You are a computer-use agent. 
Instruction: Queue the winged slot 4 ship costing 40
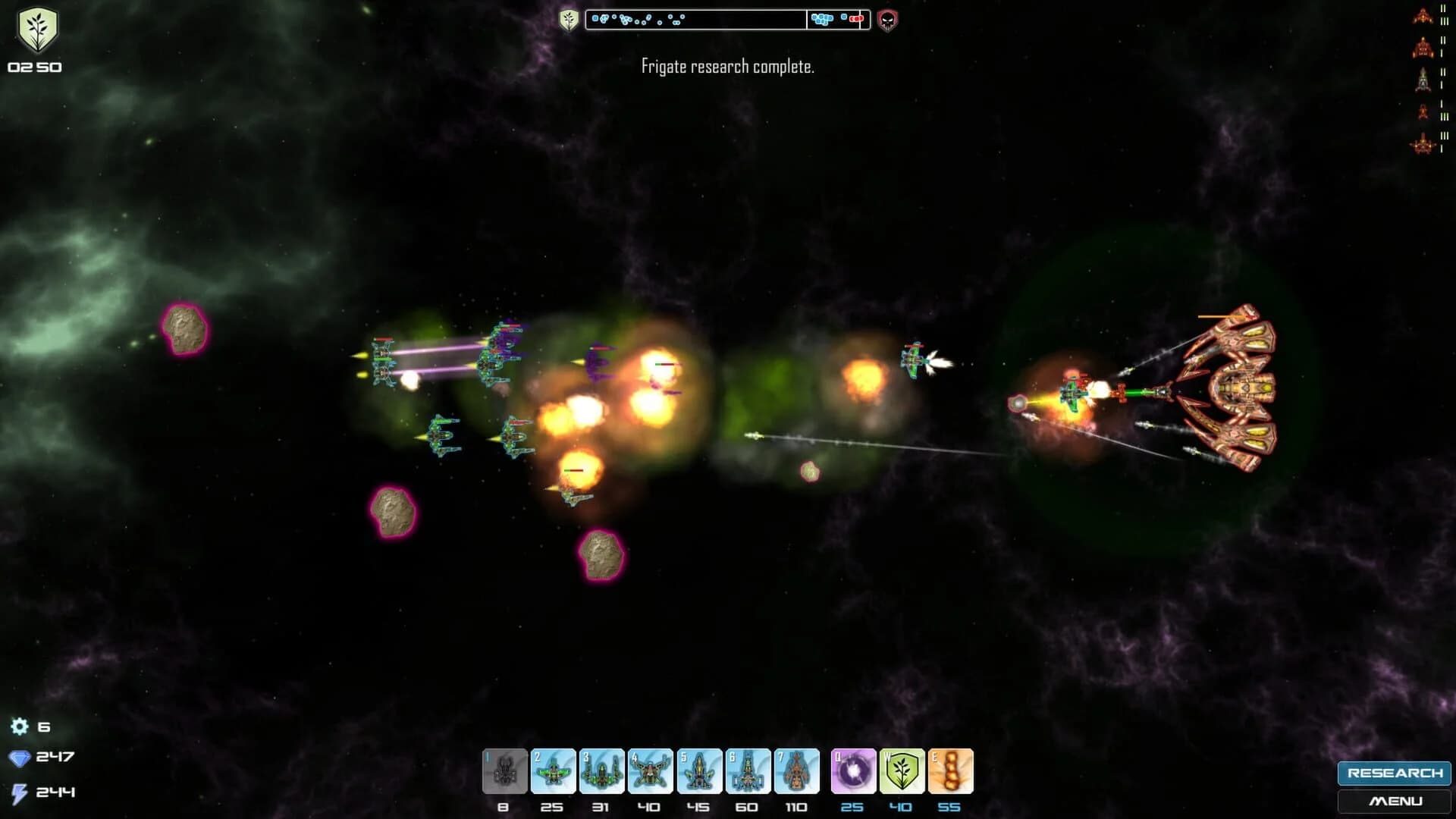(x=652, y=770)
